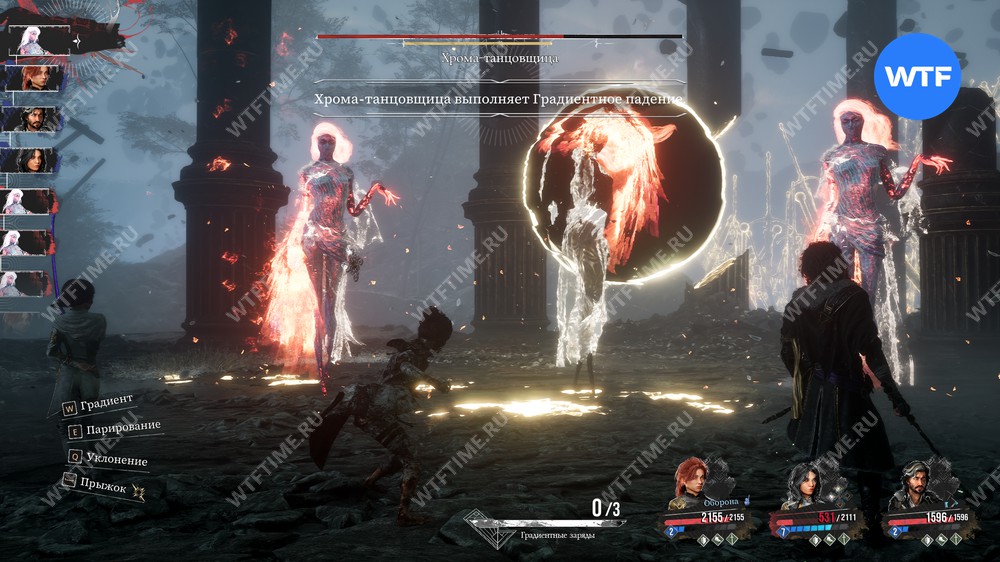Choose the Прыжок action
Viewport: 1000px width, 562px height.
click(104, 487)
